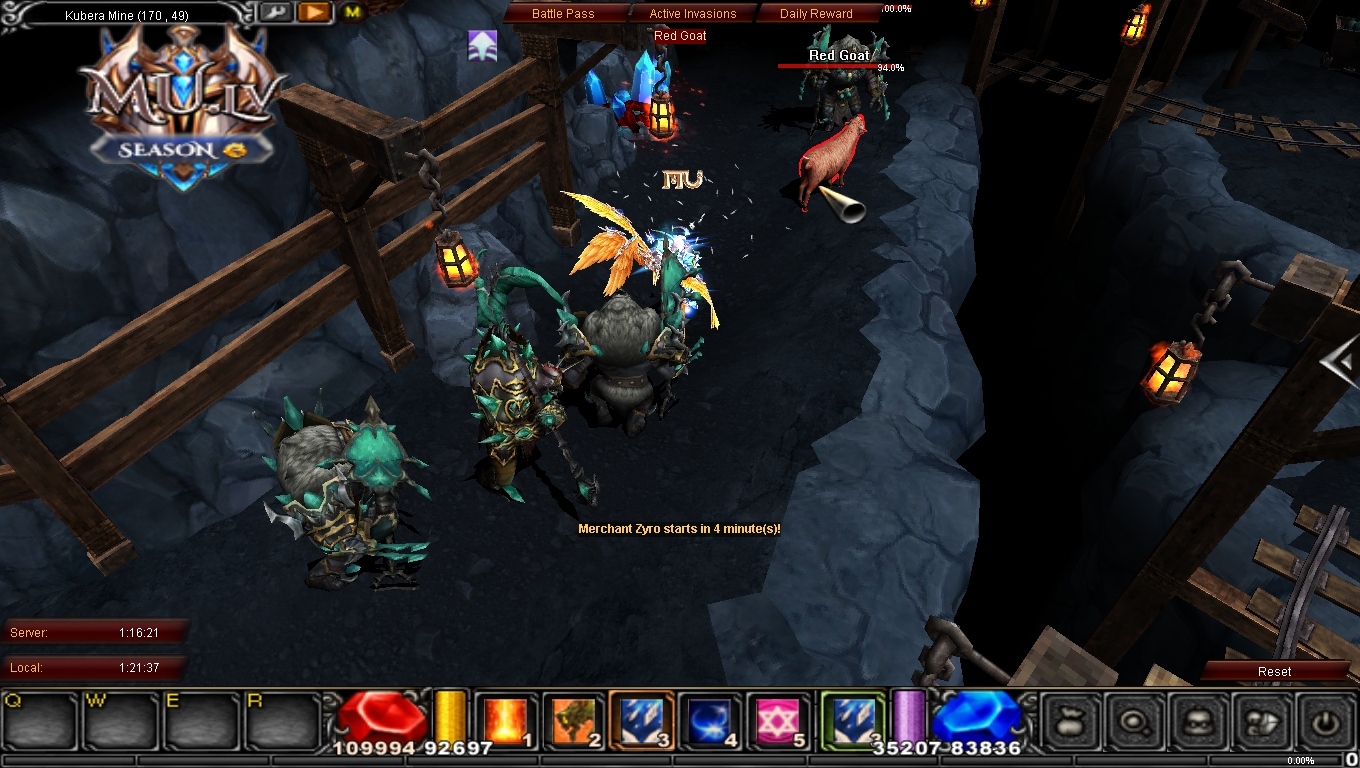
Task: Open the Daily Reward tab
Action: (815, 13)
